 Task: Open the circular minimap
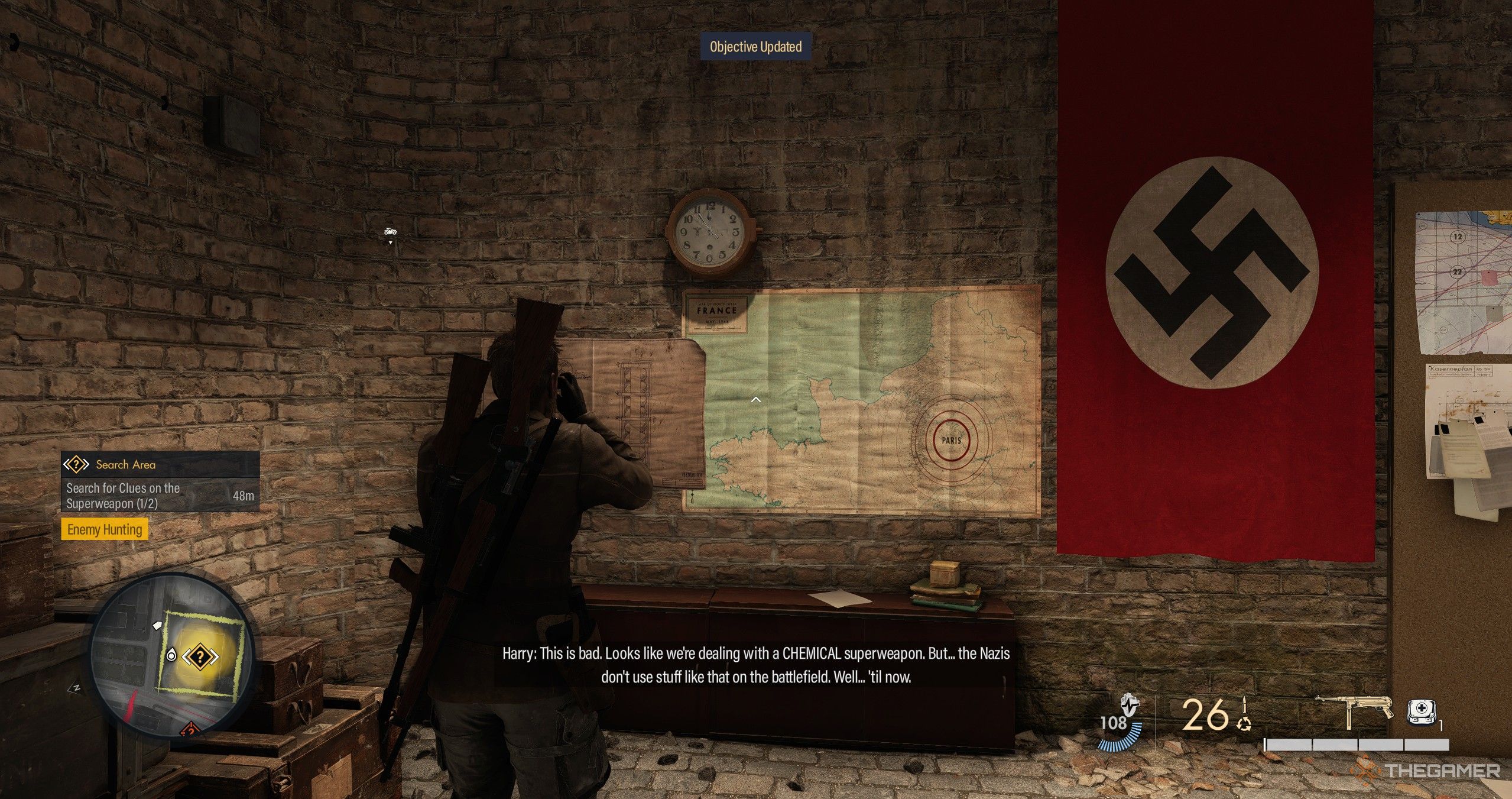[171, 655]
